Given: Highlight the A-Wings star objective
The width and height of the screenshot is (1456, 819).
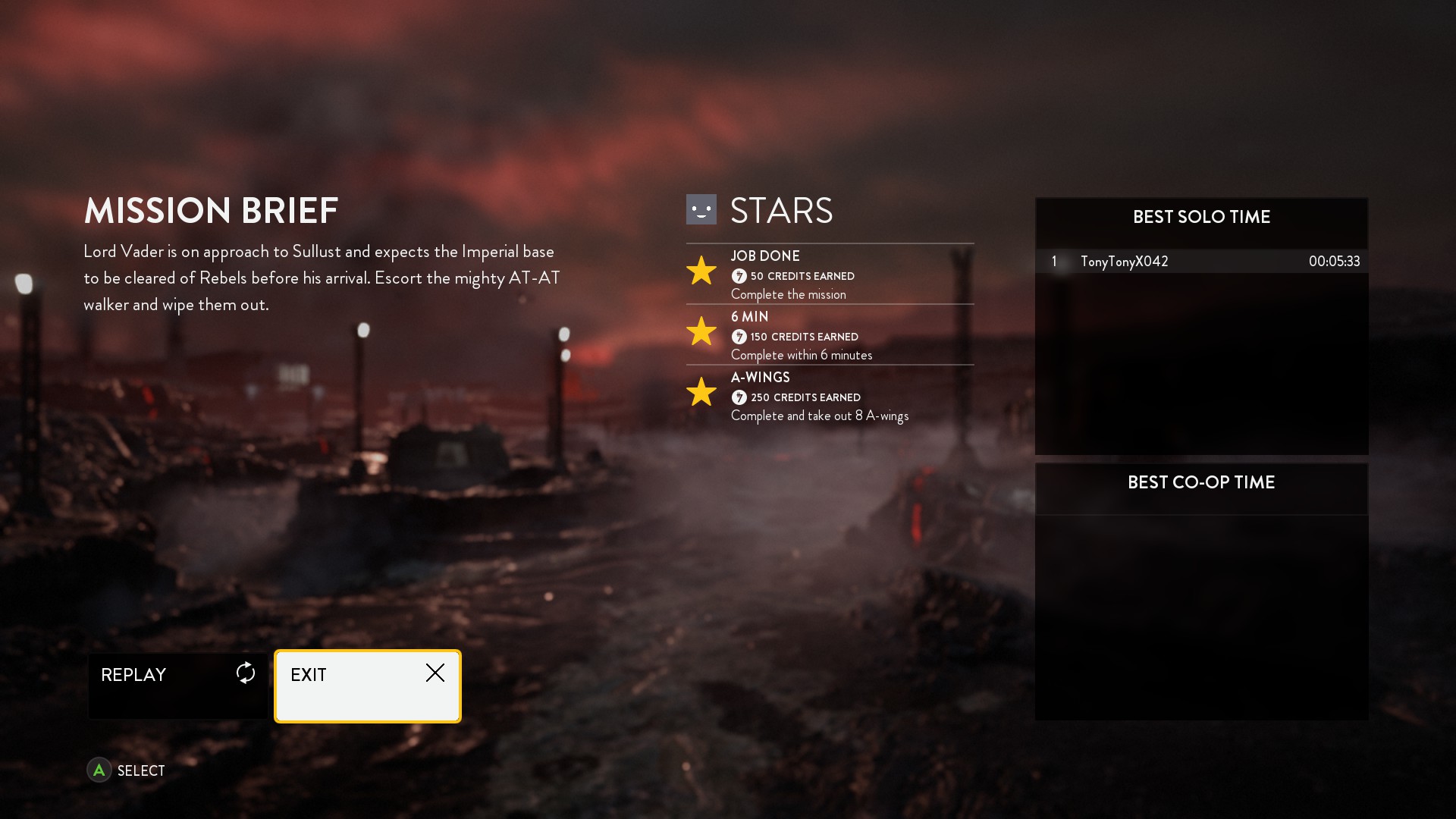Looking at the screenshot, I should (x=829, y=396).
